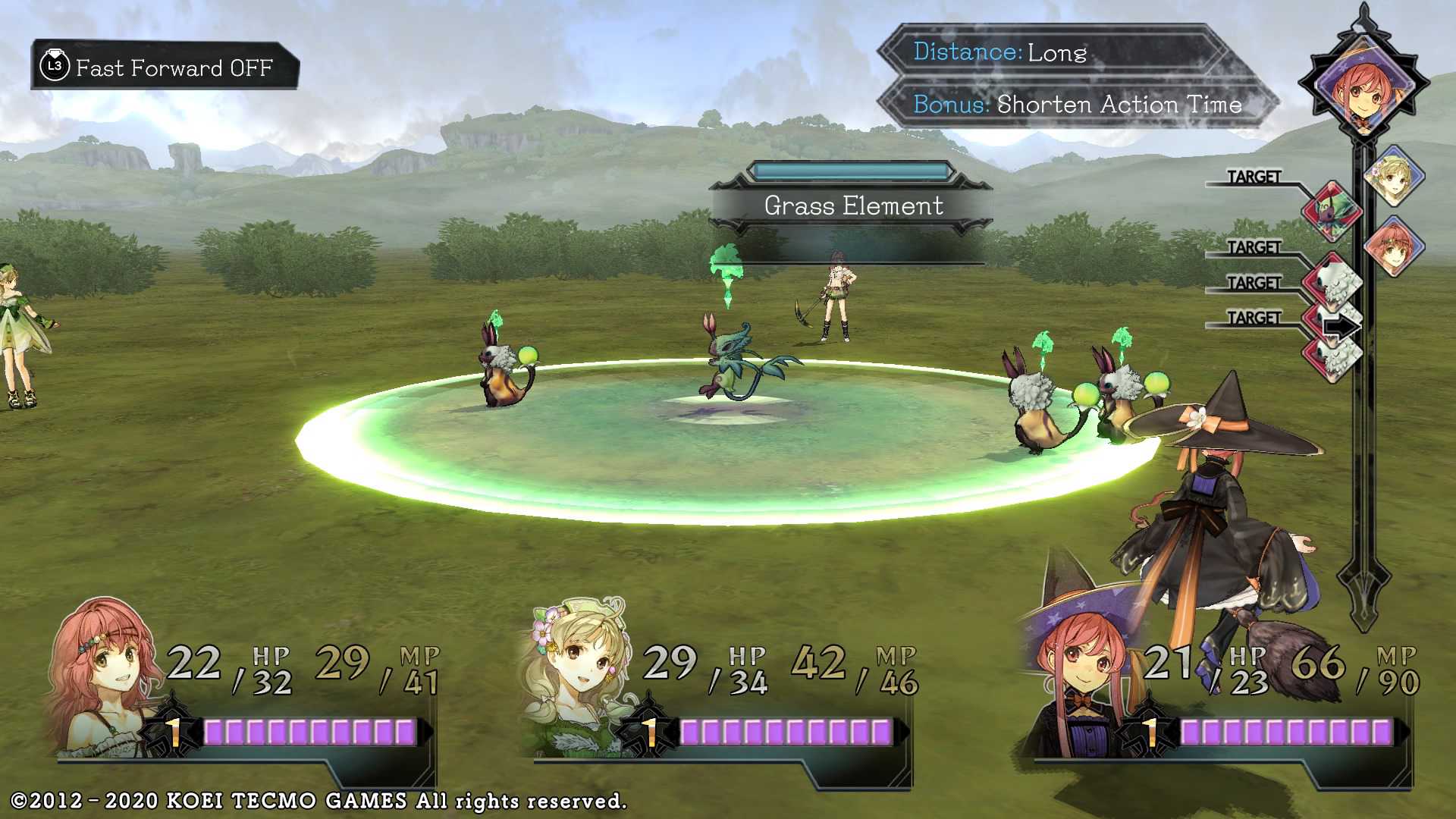Click the blonde girl's turn order icon

(x=1394, y=177)
